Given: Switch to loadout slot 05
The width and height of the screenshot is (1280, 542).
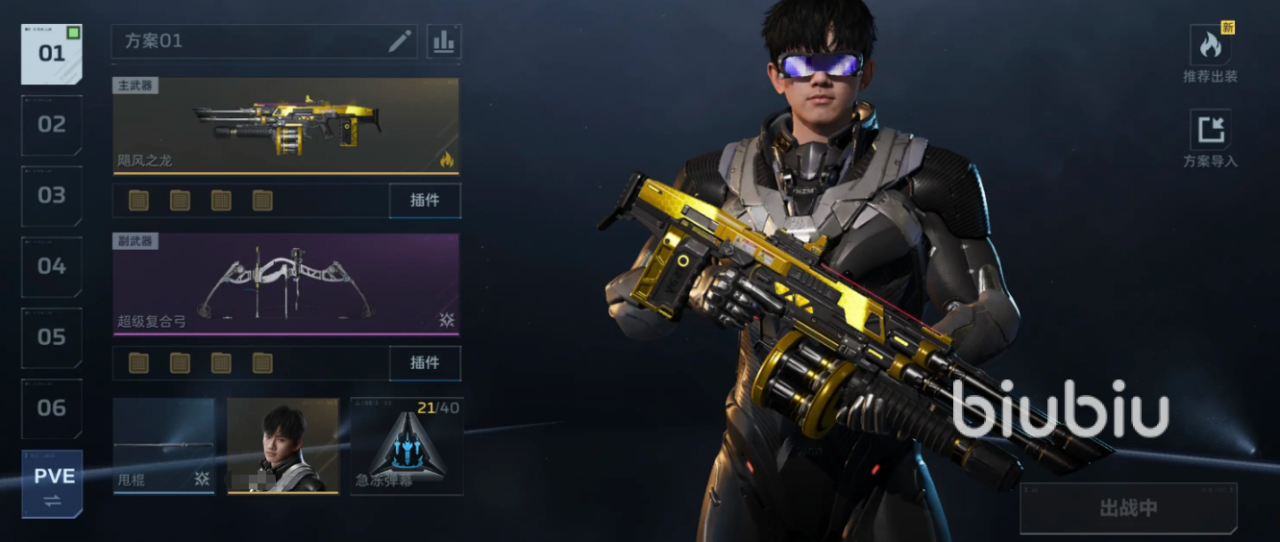Looking at the screenshot, I should tap(52, 337).
